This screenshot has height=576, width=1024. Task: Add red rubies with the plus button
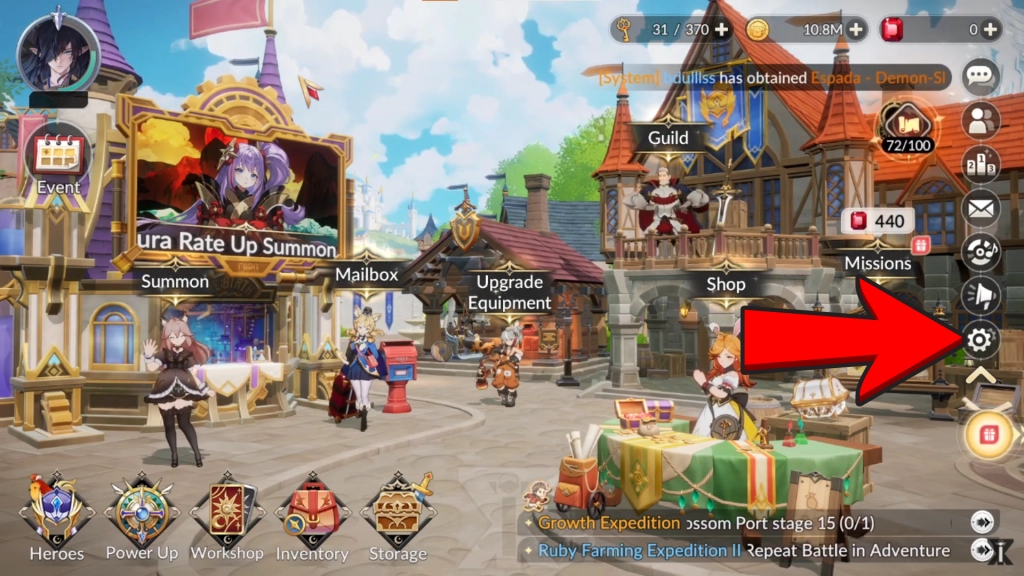(990, 29)
